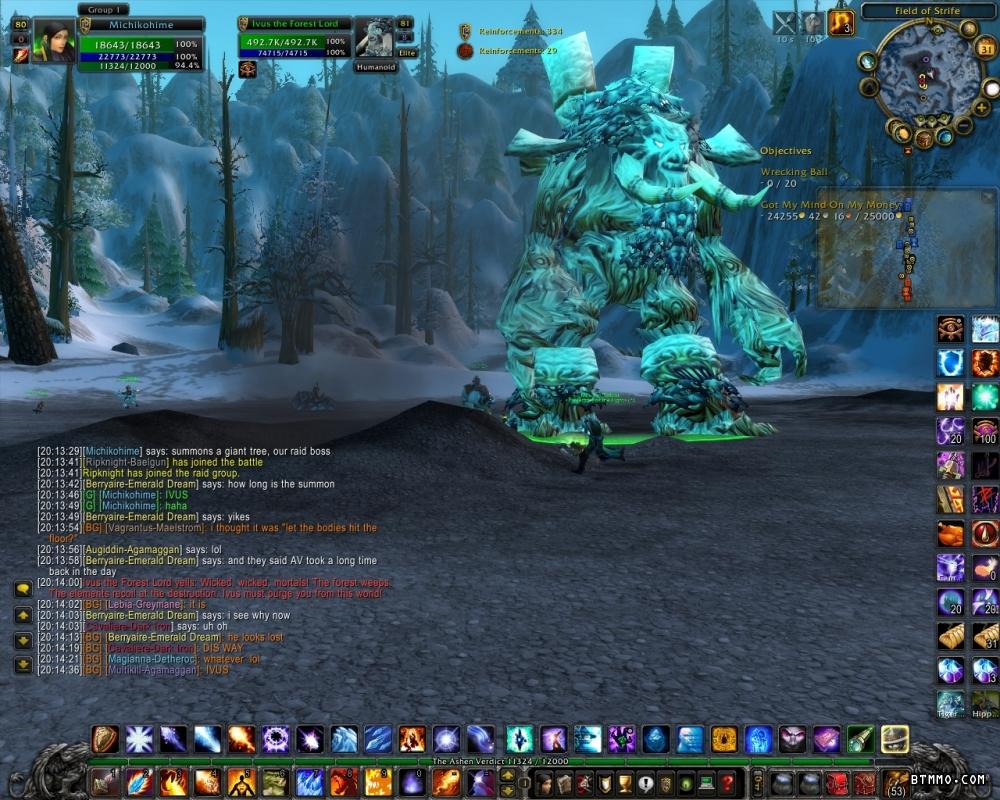Image resolution: width=1000 pixels, height=800 pixels.
Task: Open the chat menu speech bubble button
Action: click(x=22, y=589)
